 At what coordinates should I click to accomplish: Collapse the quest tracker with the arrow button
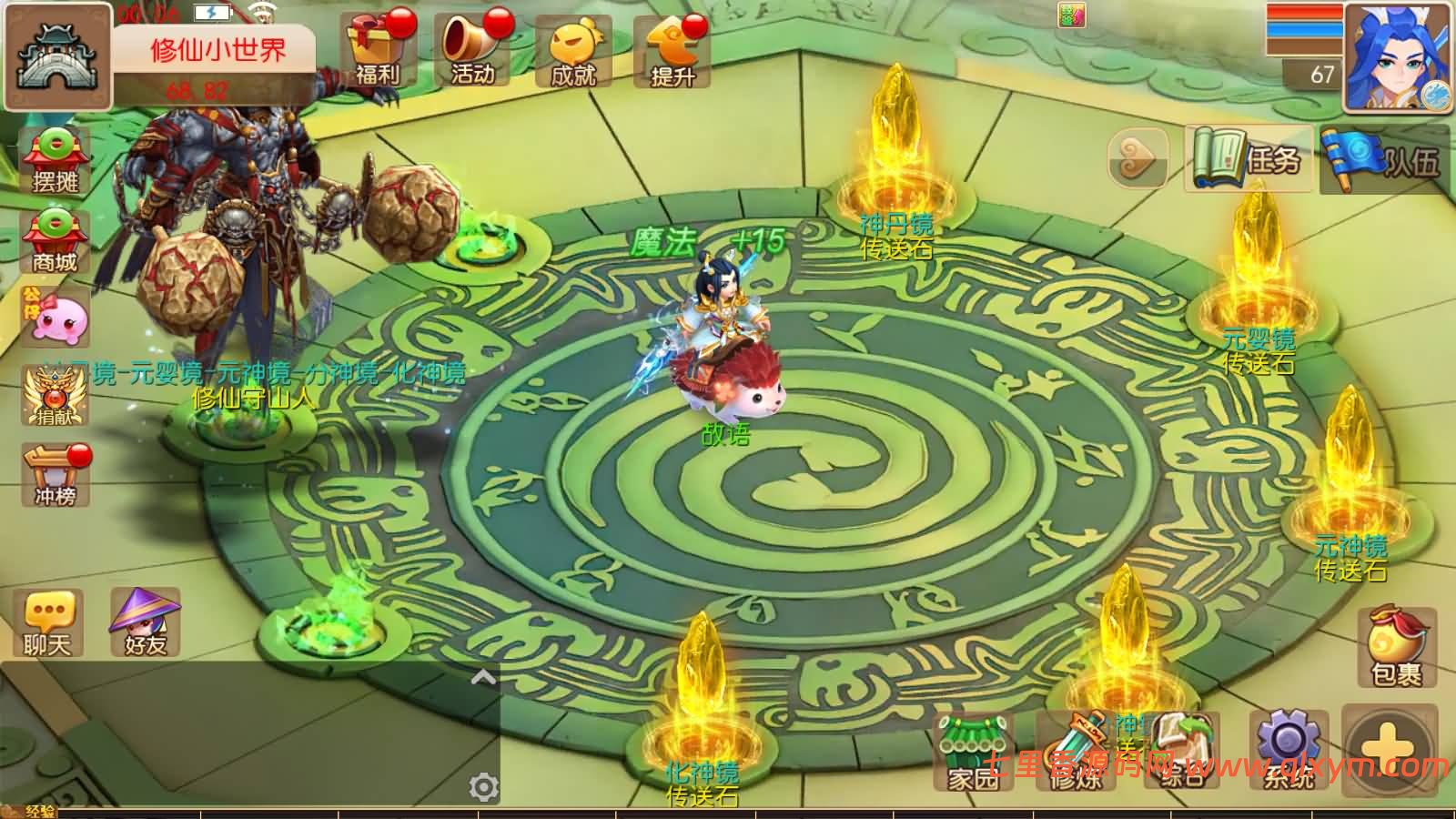(1137, 158)
